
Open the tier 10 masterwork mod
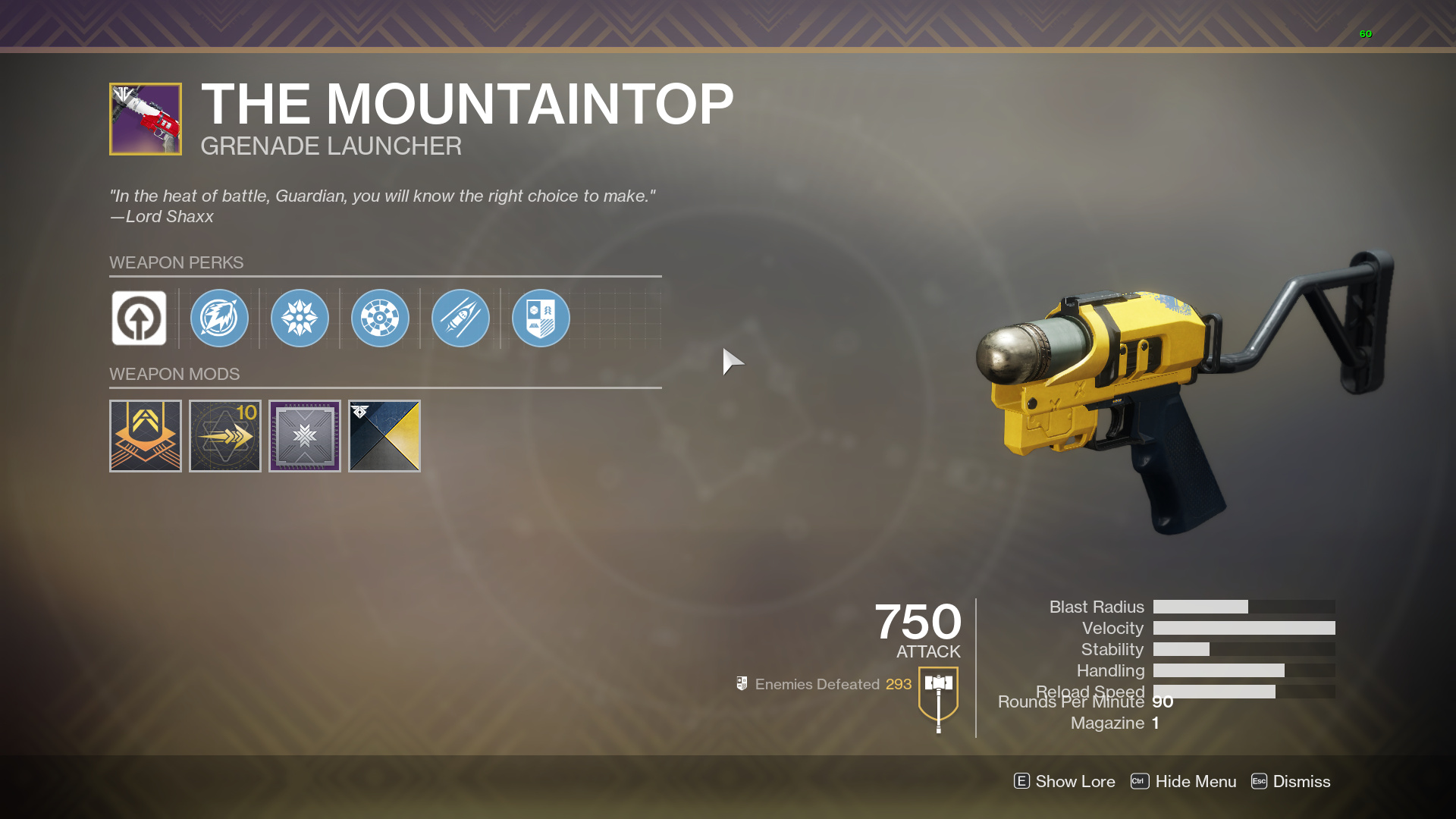click(225, 436)
